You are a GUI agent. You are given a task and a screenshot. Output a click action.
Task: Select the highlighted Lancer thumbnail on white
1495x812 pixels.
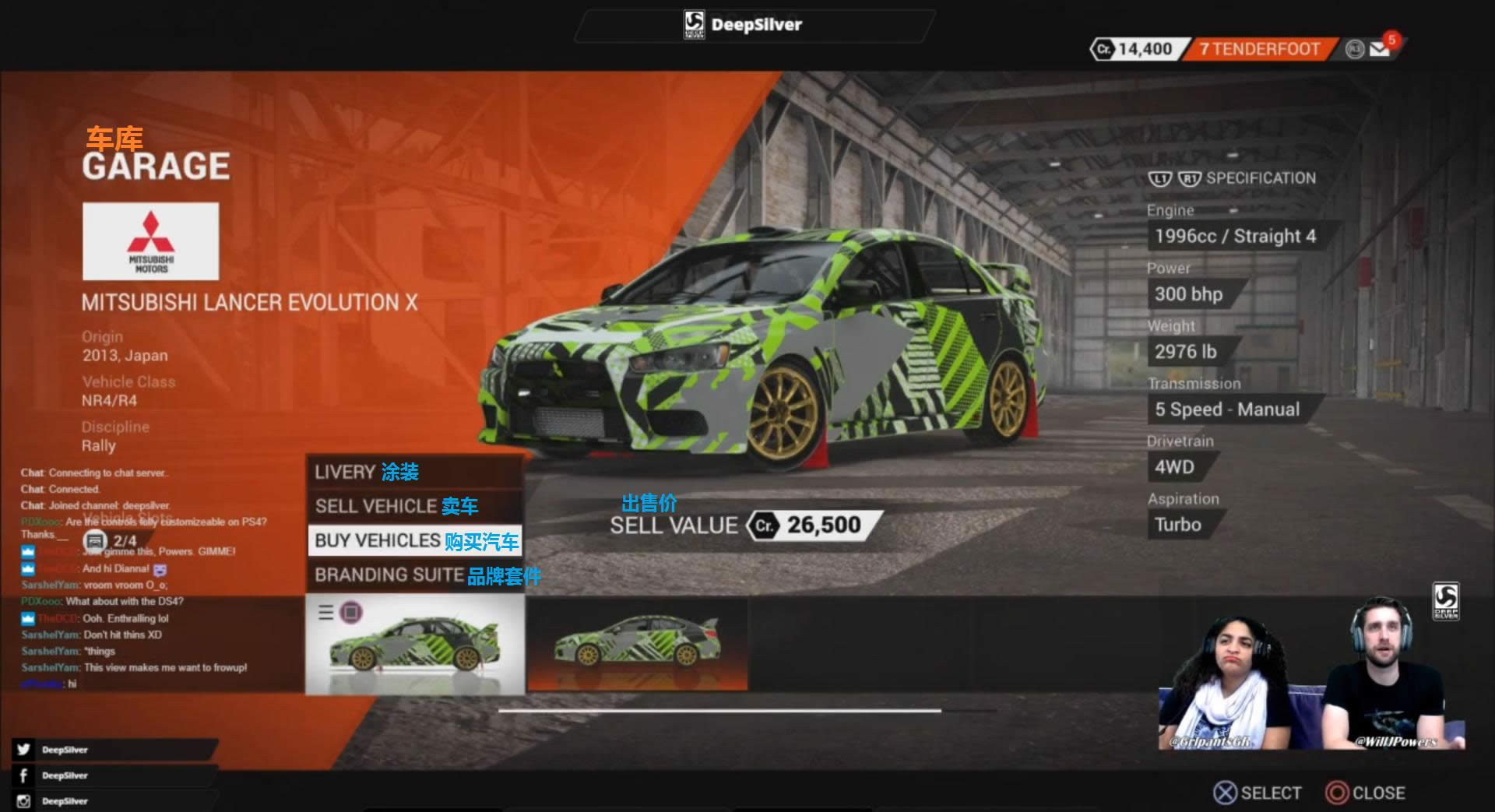click(414, 645)
